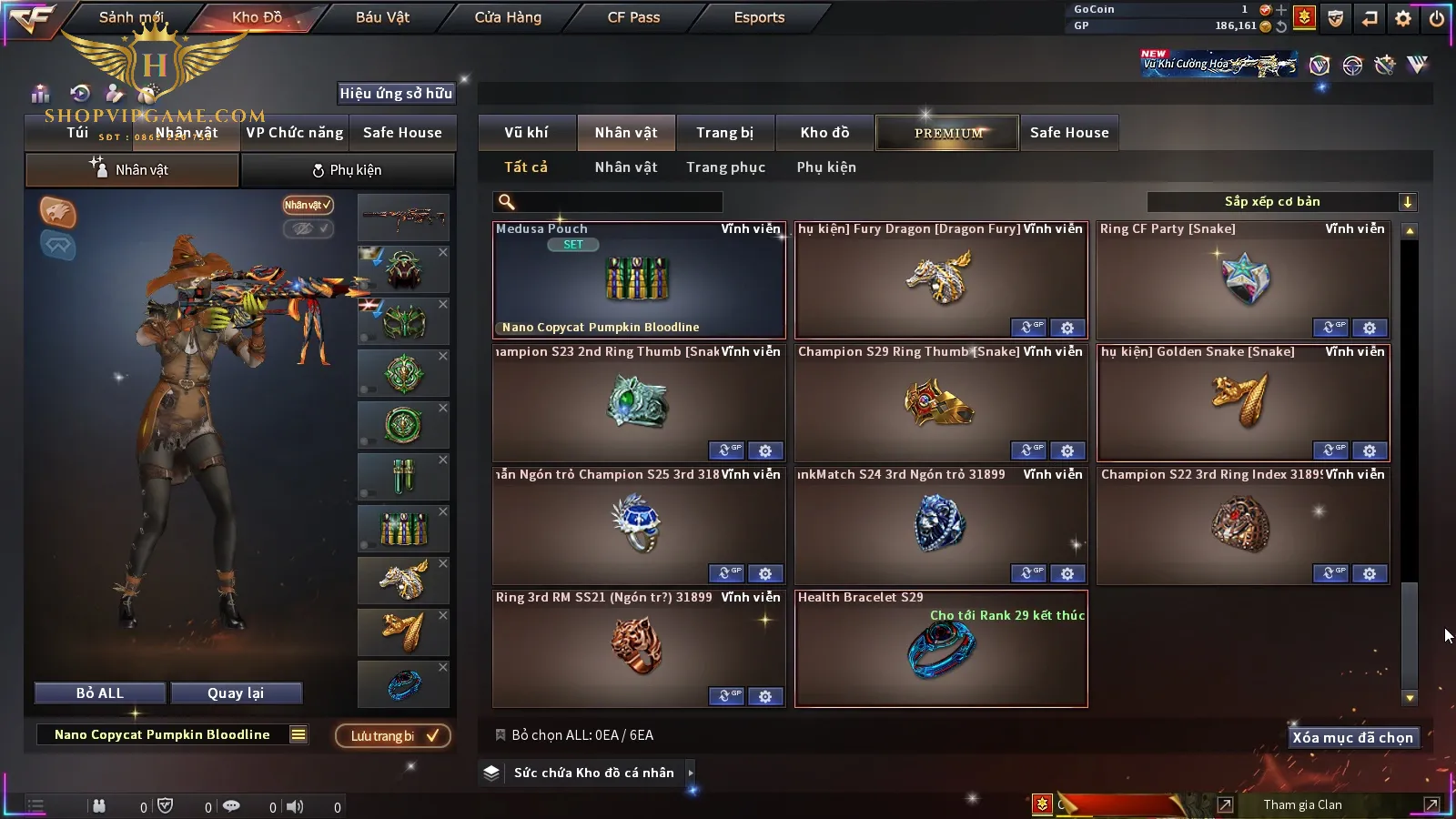Pick the Ring CF Party Snake item

coord(1242,278)
